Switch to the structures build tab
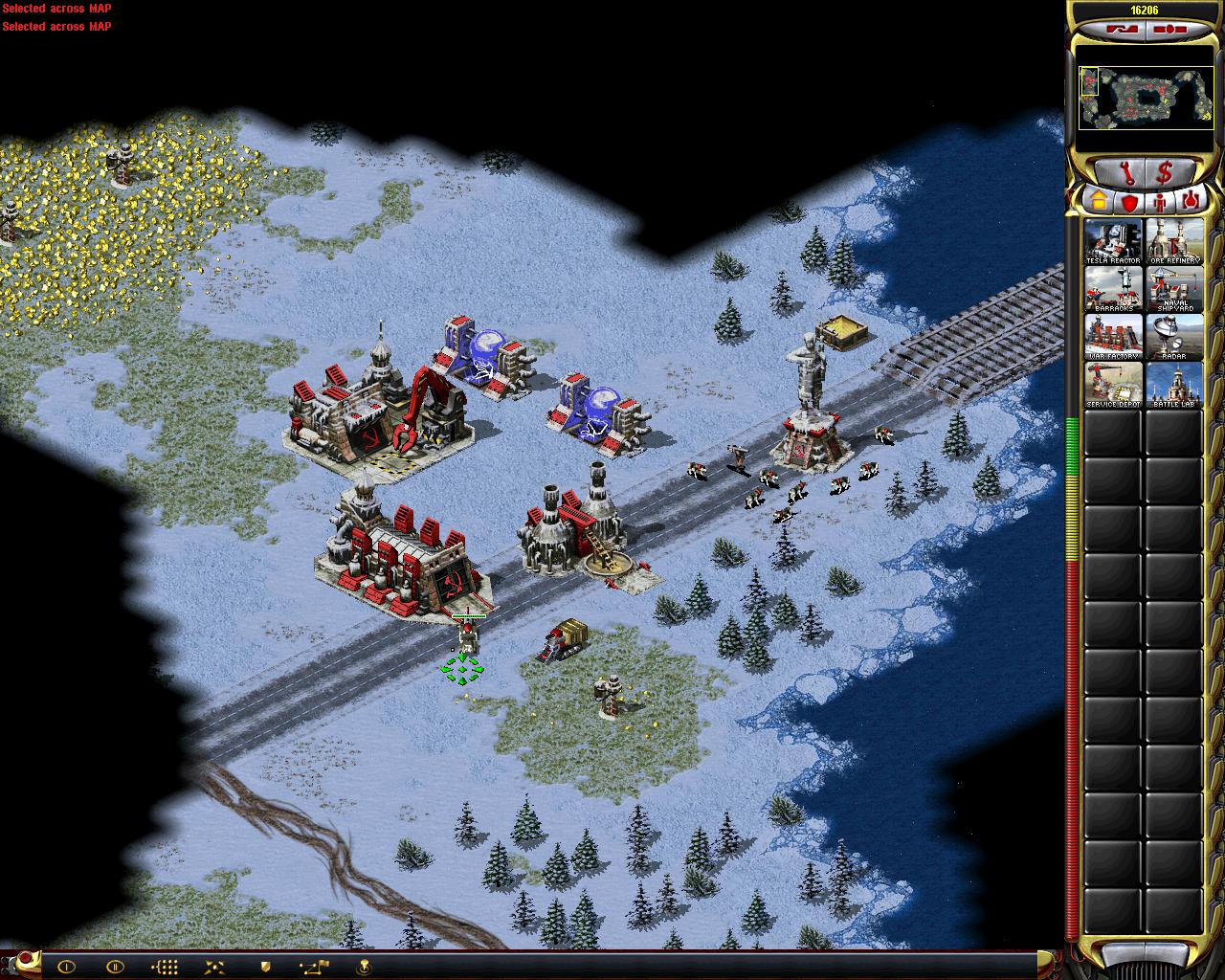1225x980 pixels. pos(1098,202)
